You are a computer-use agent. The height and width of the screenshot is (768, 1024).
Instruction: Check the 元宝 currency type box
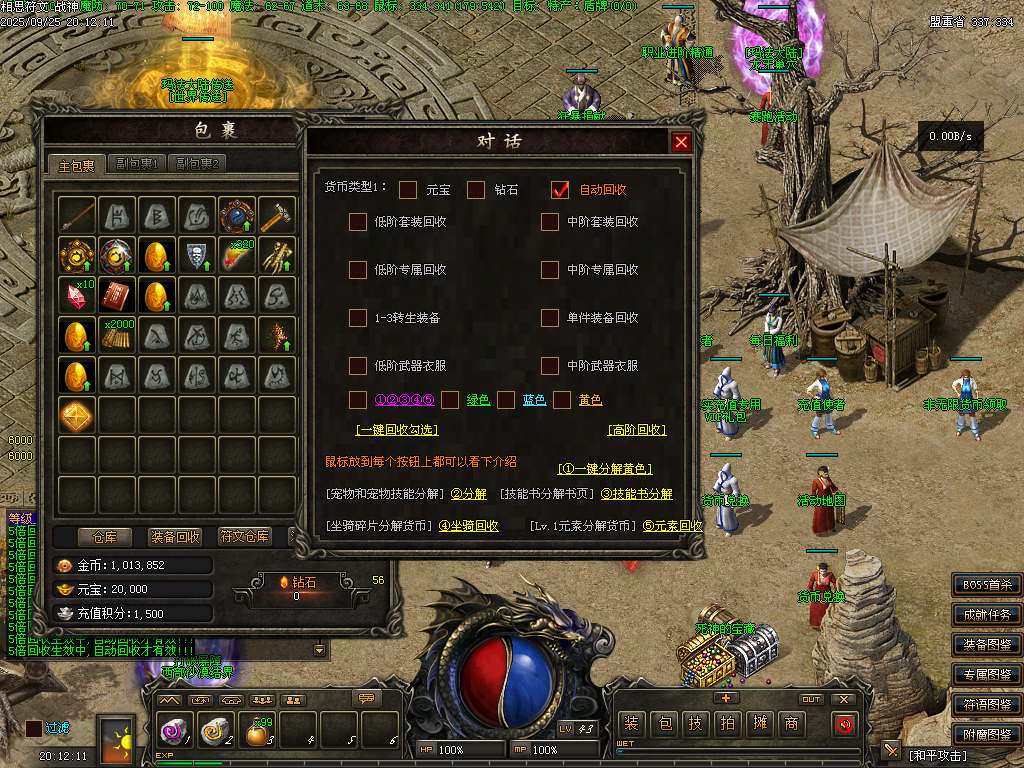[x=408, y=190]
